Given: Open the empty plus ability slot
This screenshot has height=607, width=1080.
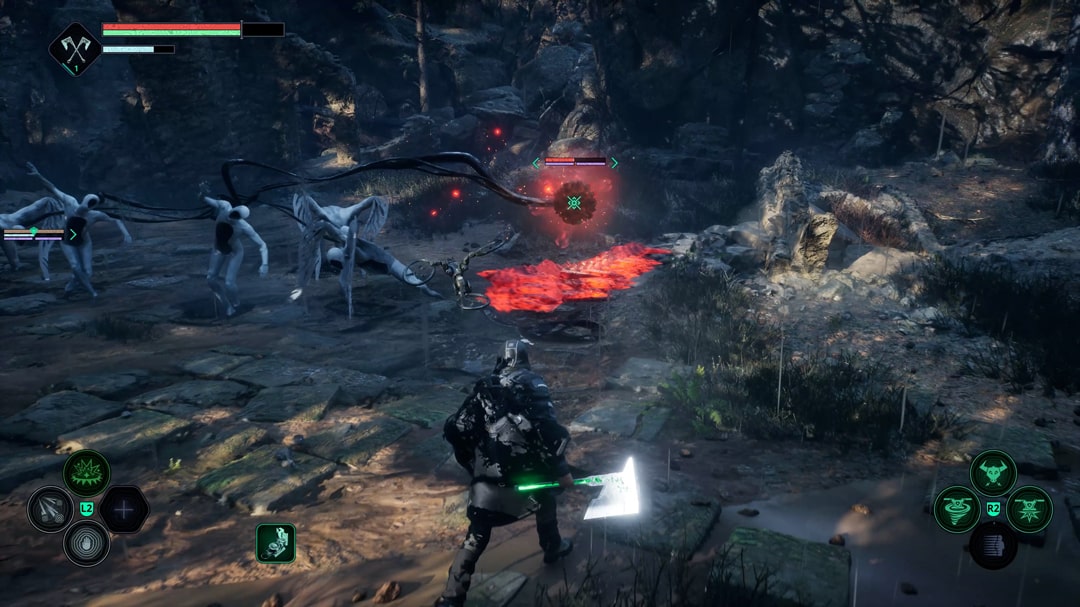Looking at the screenshot, I should pos(124,509).
